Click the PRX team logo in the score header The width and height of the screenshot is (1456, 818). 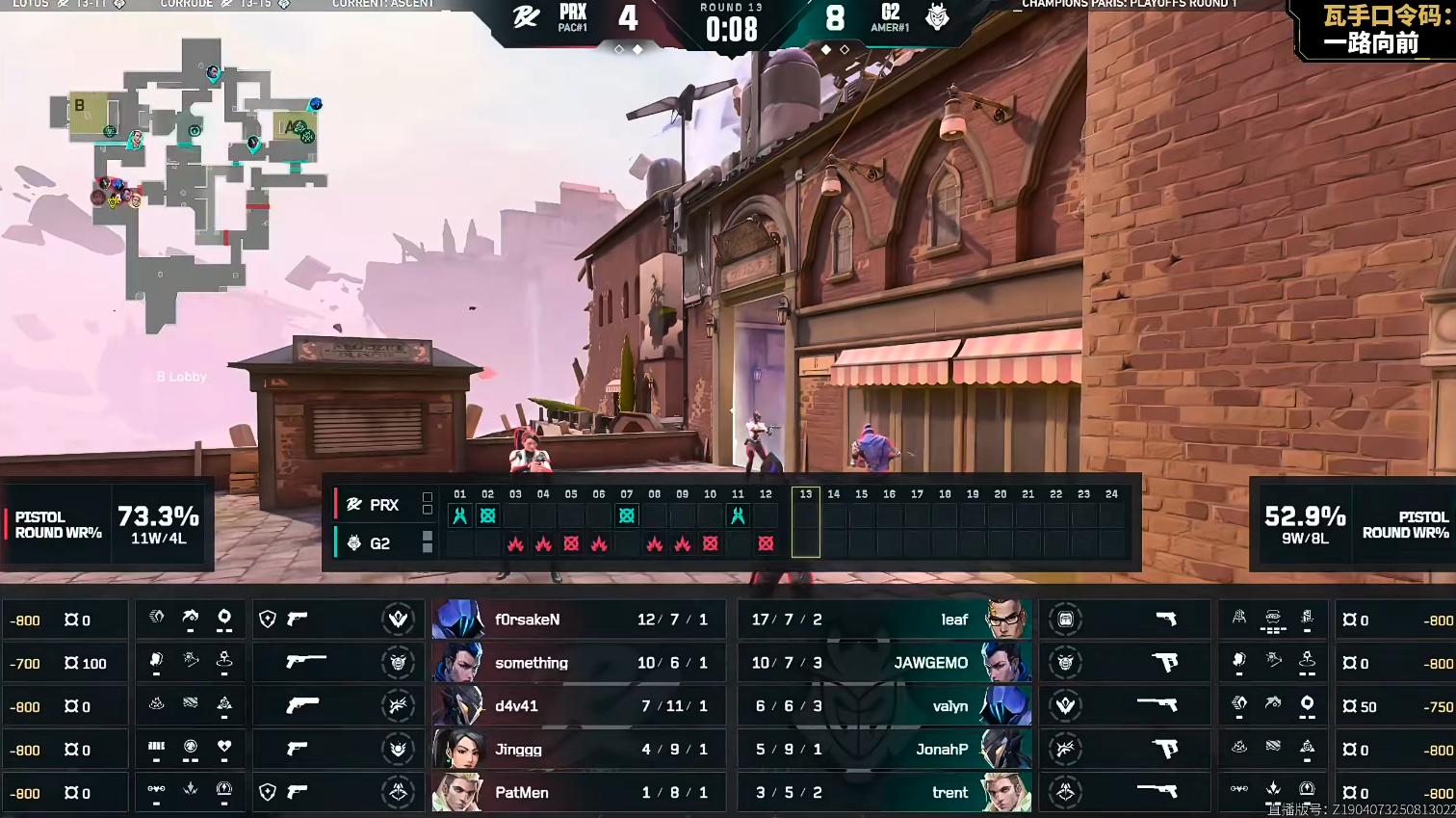[x=526, y=17]
